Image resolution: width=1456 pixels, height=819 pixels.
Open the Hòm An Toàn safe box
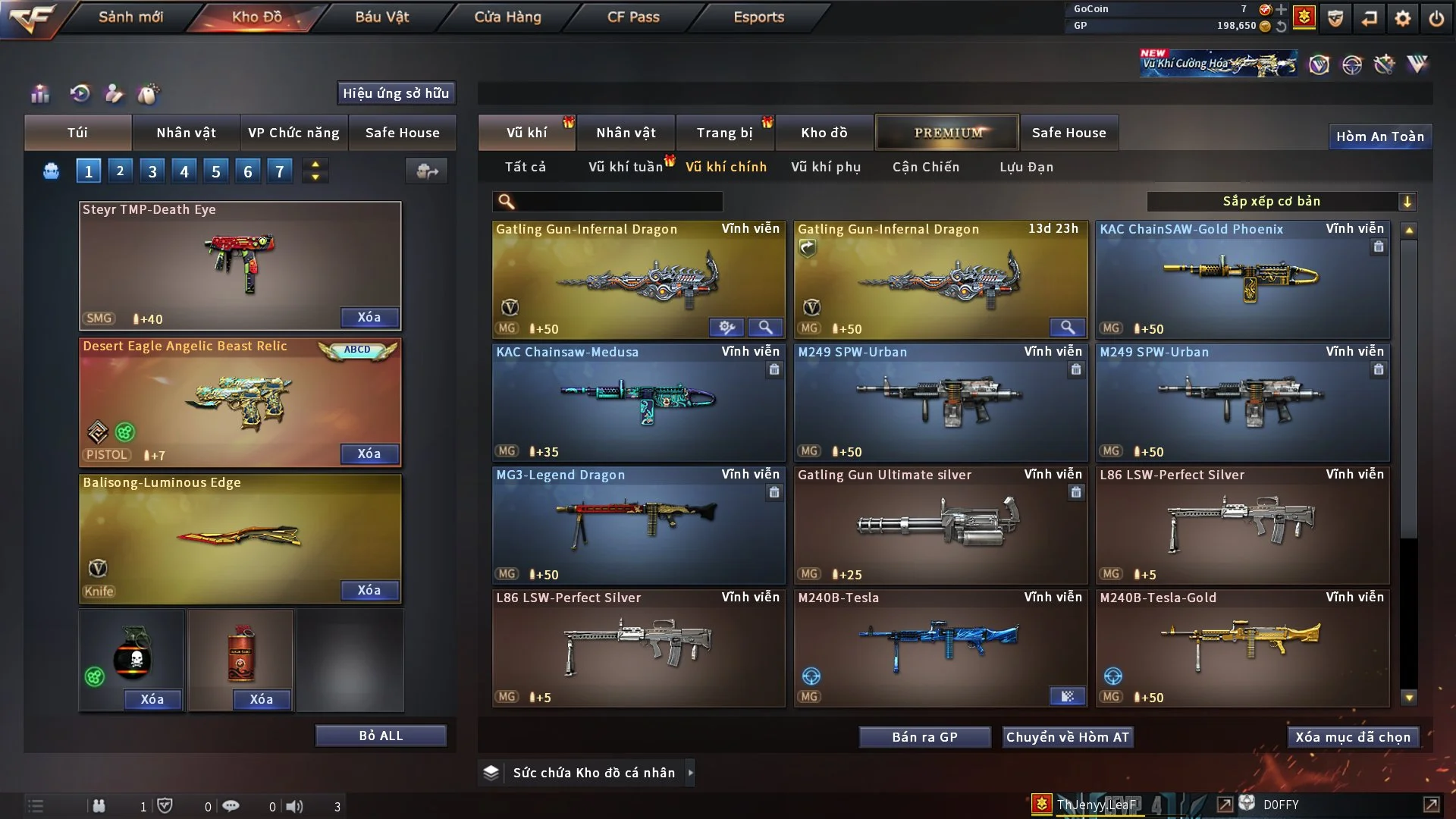[x=1379, y=136]
